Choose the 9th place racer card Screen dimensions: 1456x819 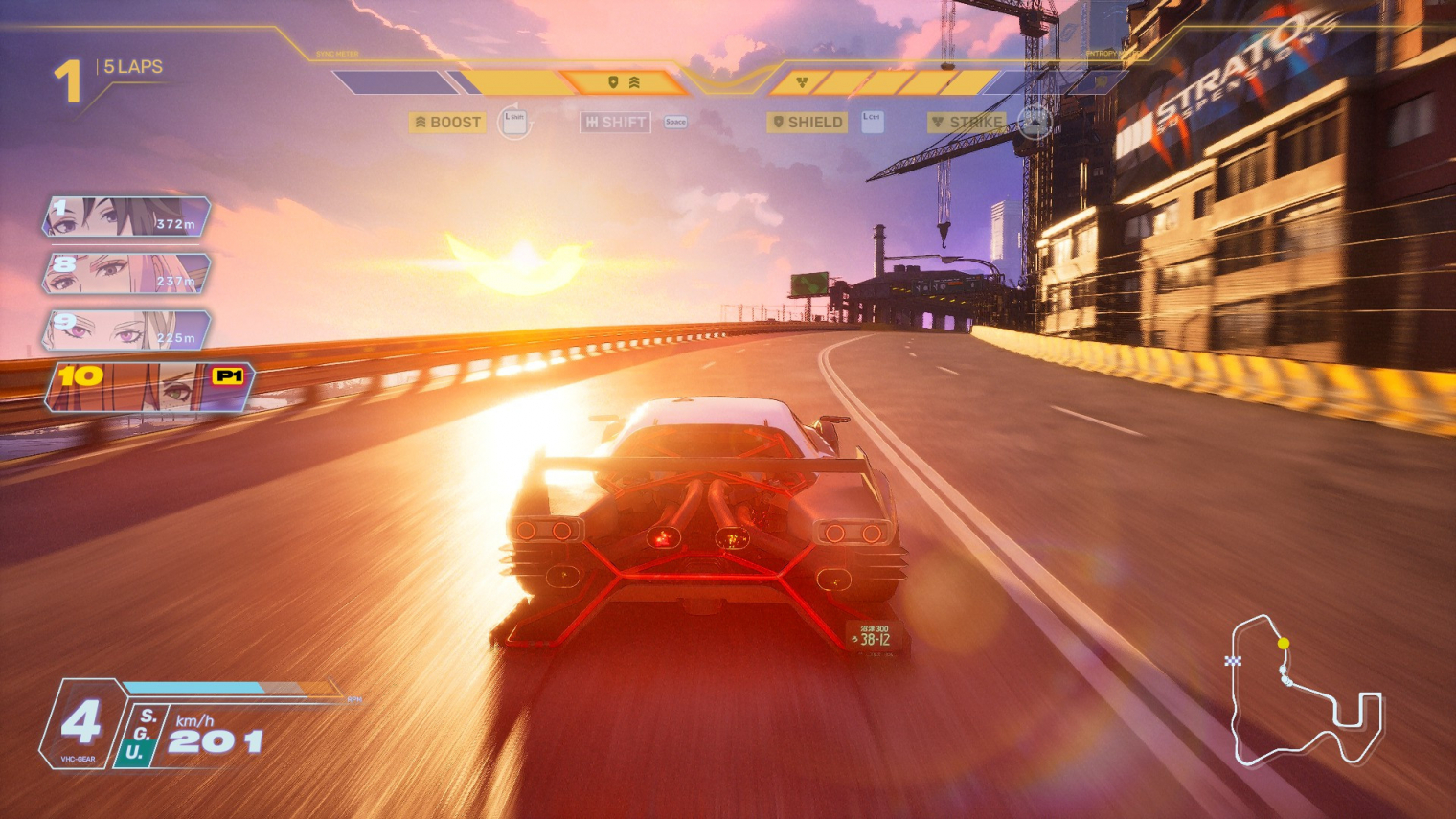125,330
